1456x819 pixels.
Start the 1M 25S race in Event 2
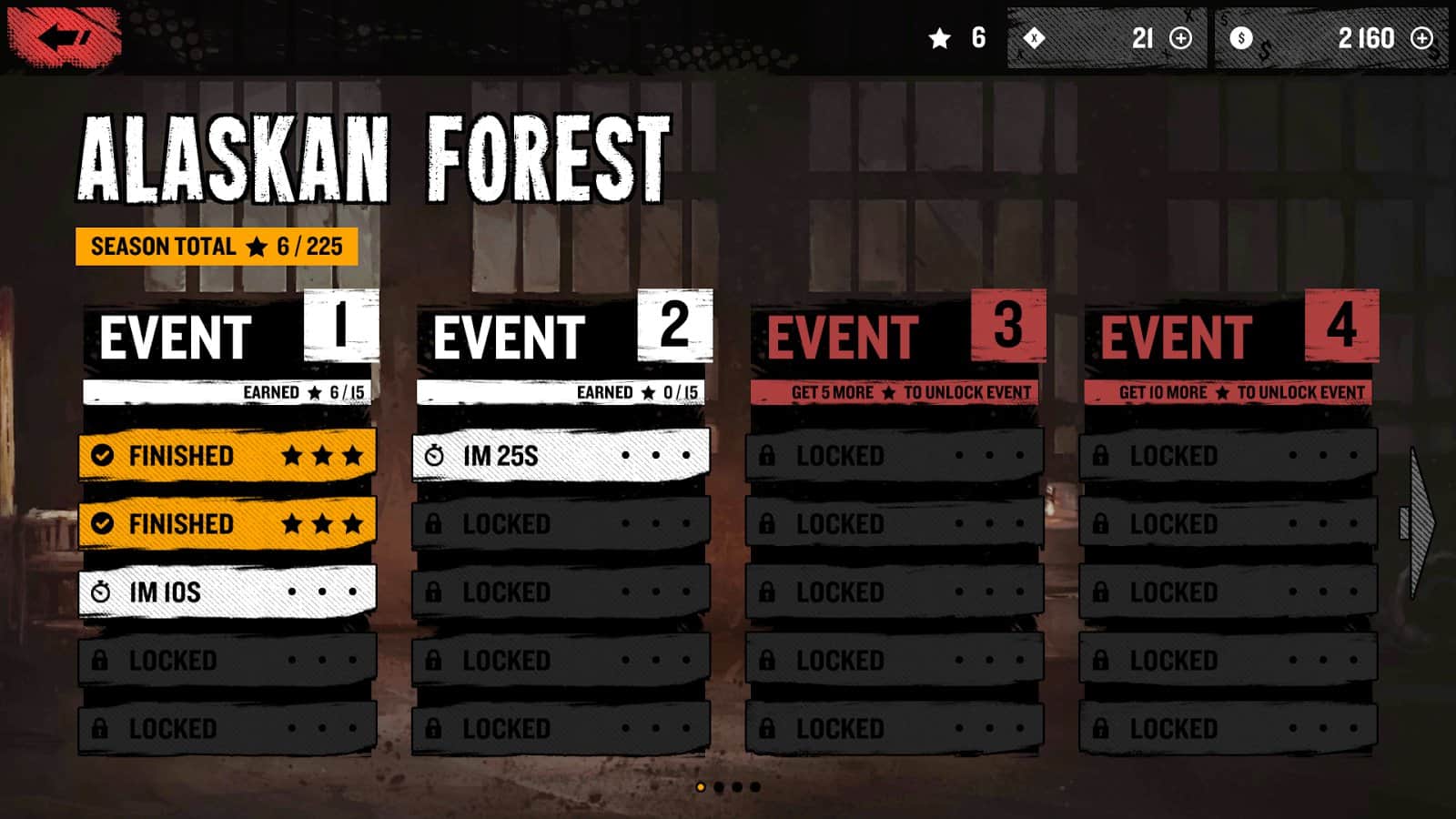tap(561, 455)
